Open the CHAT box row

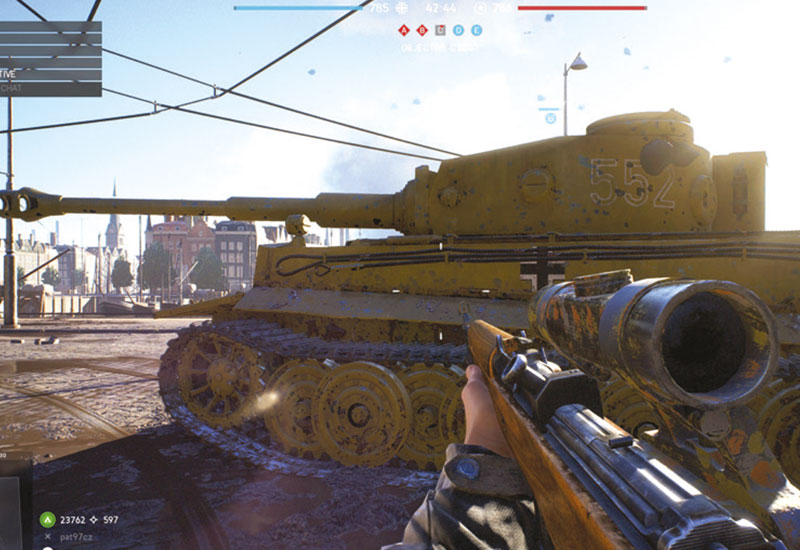point(50,88)
